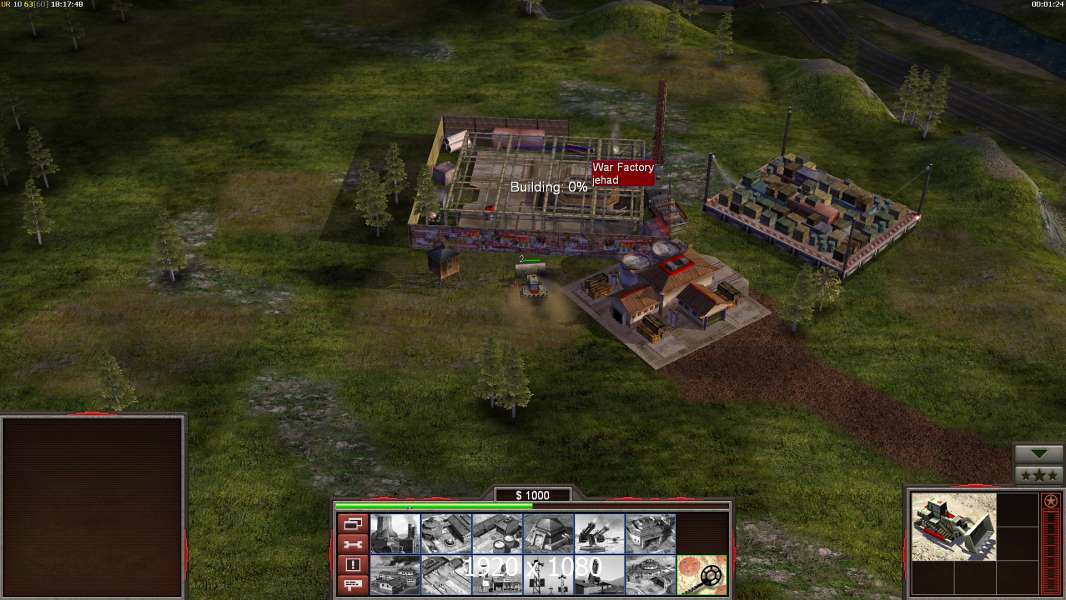Choose the Barracks build icon
This screenshot has height=600, width=1066.
click(x=447, y=534)
